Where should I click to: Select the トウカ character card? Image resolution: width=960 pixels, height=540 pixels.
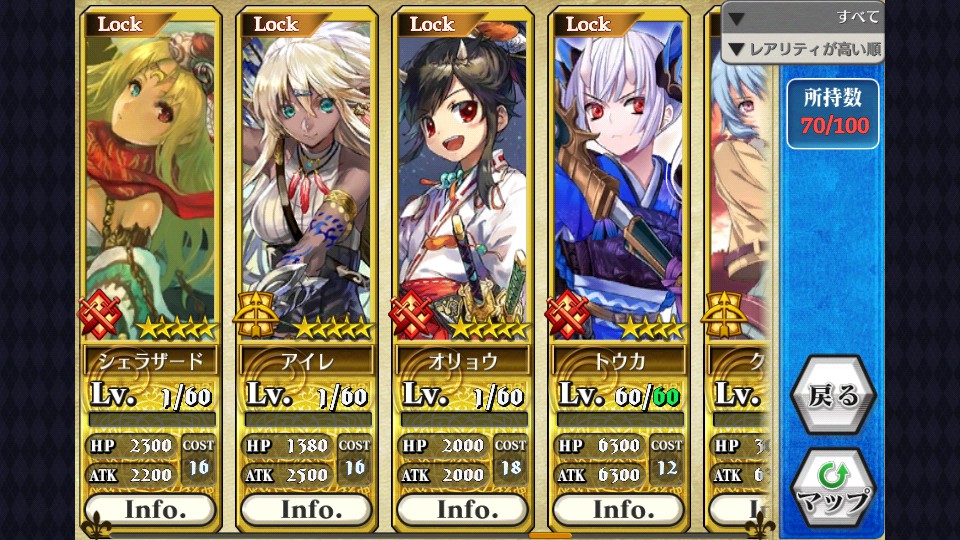click(618, 180)
